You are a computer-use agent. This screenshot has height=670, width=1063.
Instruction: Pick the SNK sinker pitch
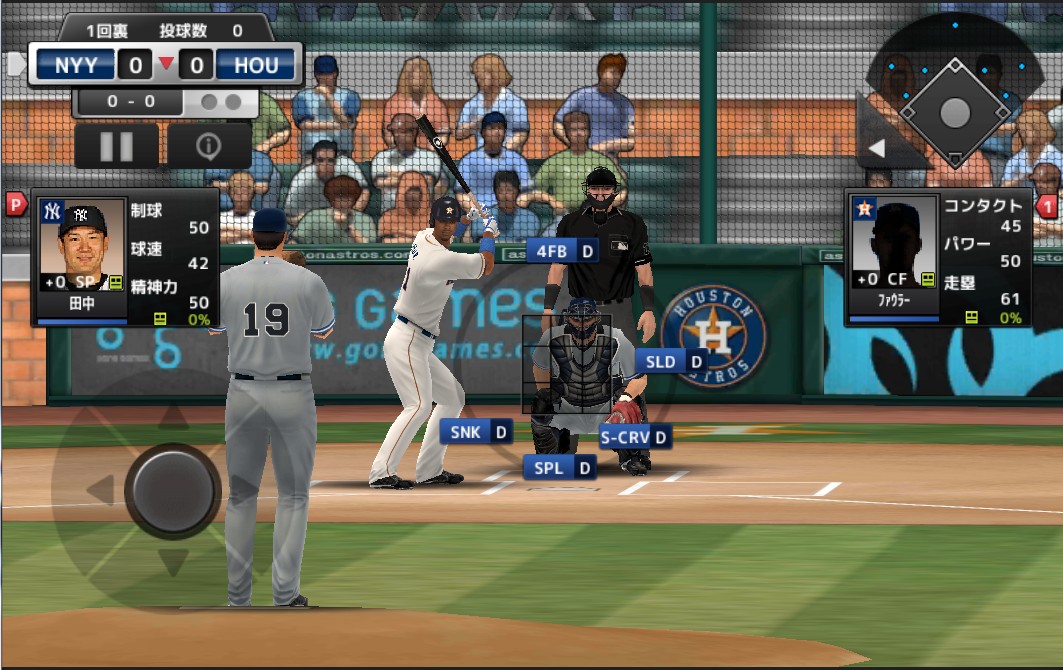coord(476,431)
